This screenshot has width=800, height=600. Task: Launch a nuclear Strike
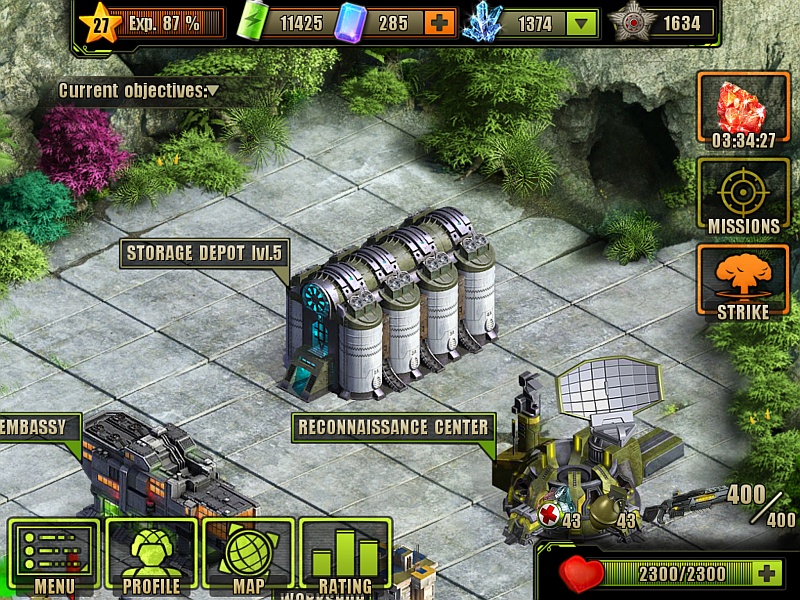click(743, 282)
